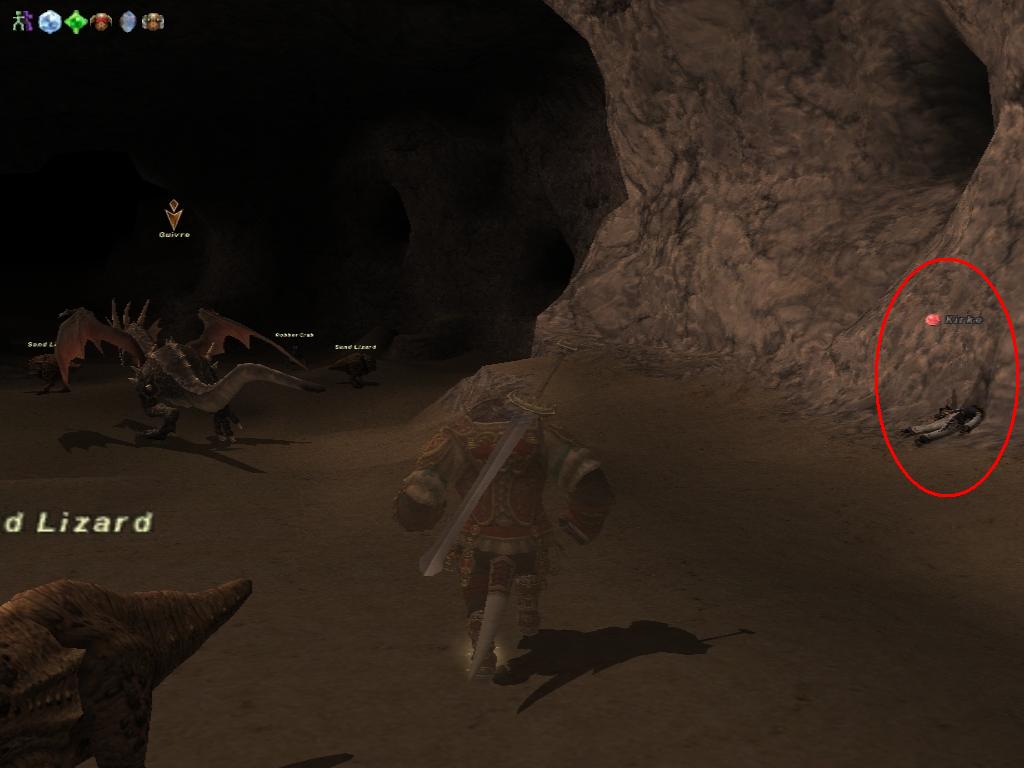Select the white-blue orb buff icon
The width and height of the screenshot is (1024, 768).
[x=49, y=21]
